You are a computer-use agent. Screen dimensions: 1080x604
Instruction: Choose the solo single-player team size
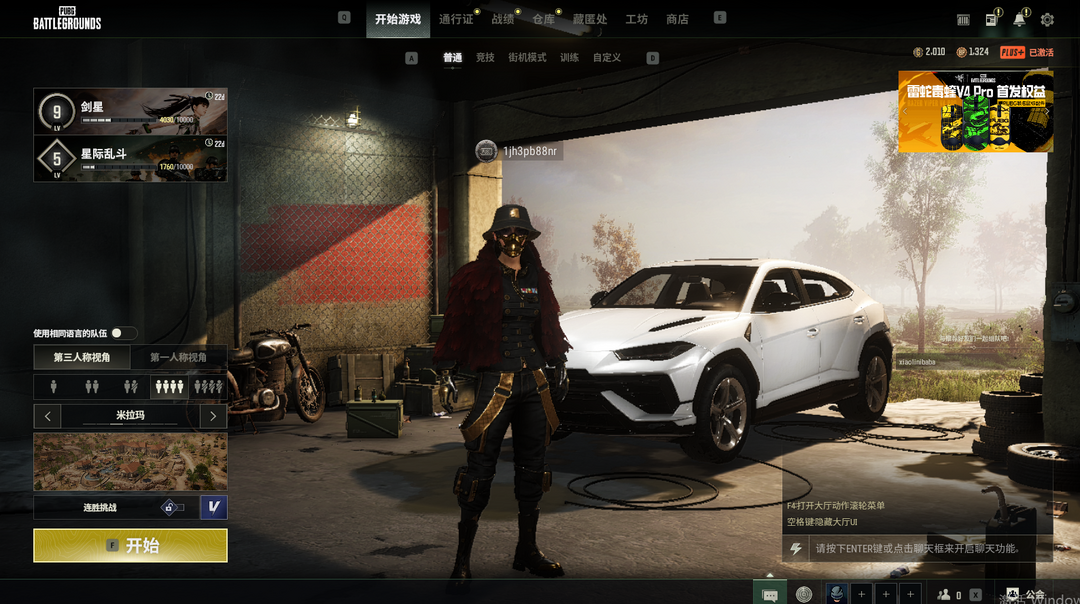point(53,386)
